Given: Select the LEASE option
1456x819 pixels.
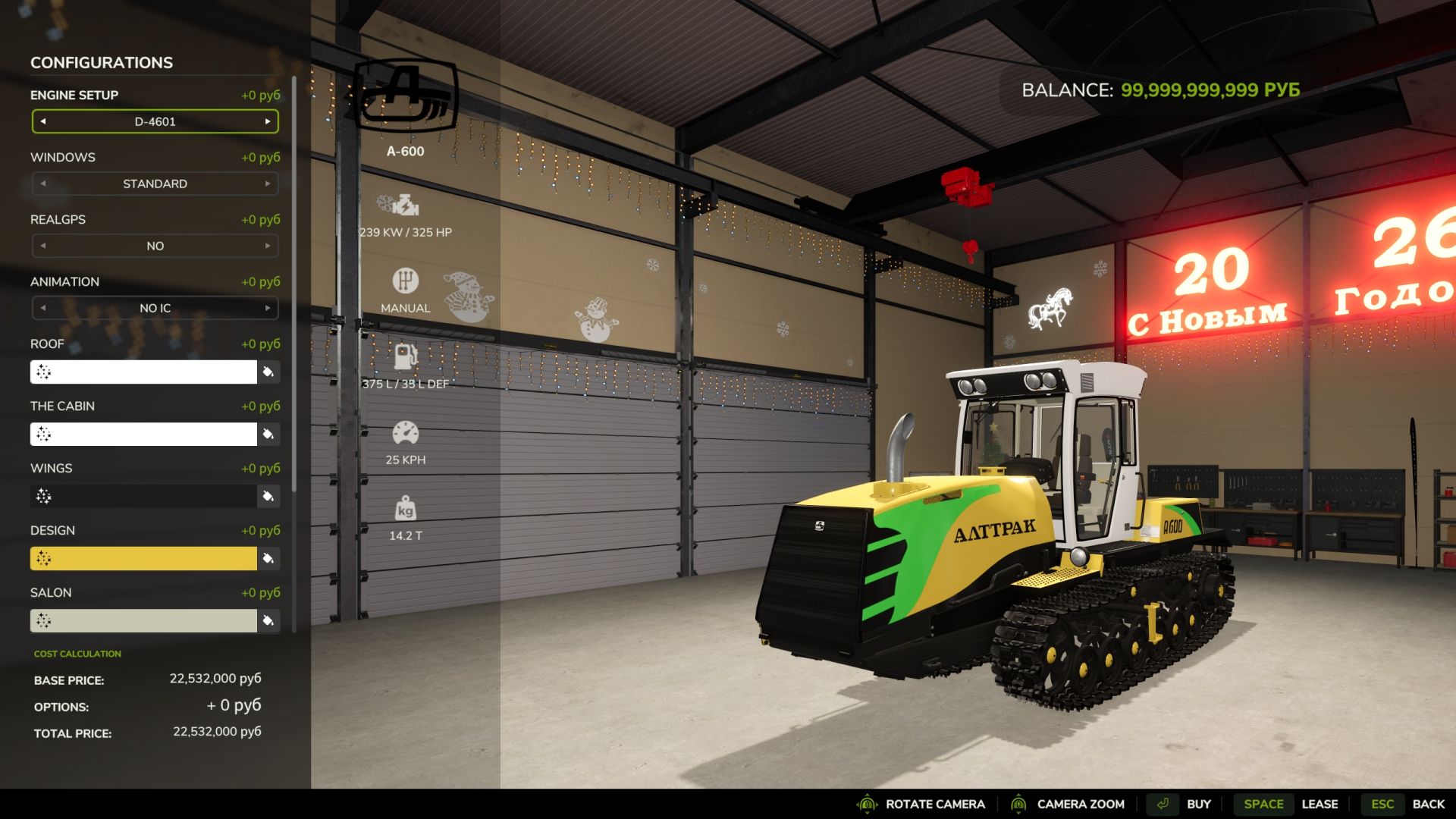Looking at the screenshot, I should [1321, 804].
